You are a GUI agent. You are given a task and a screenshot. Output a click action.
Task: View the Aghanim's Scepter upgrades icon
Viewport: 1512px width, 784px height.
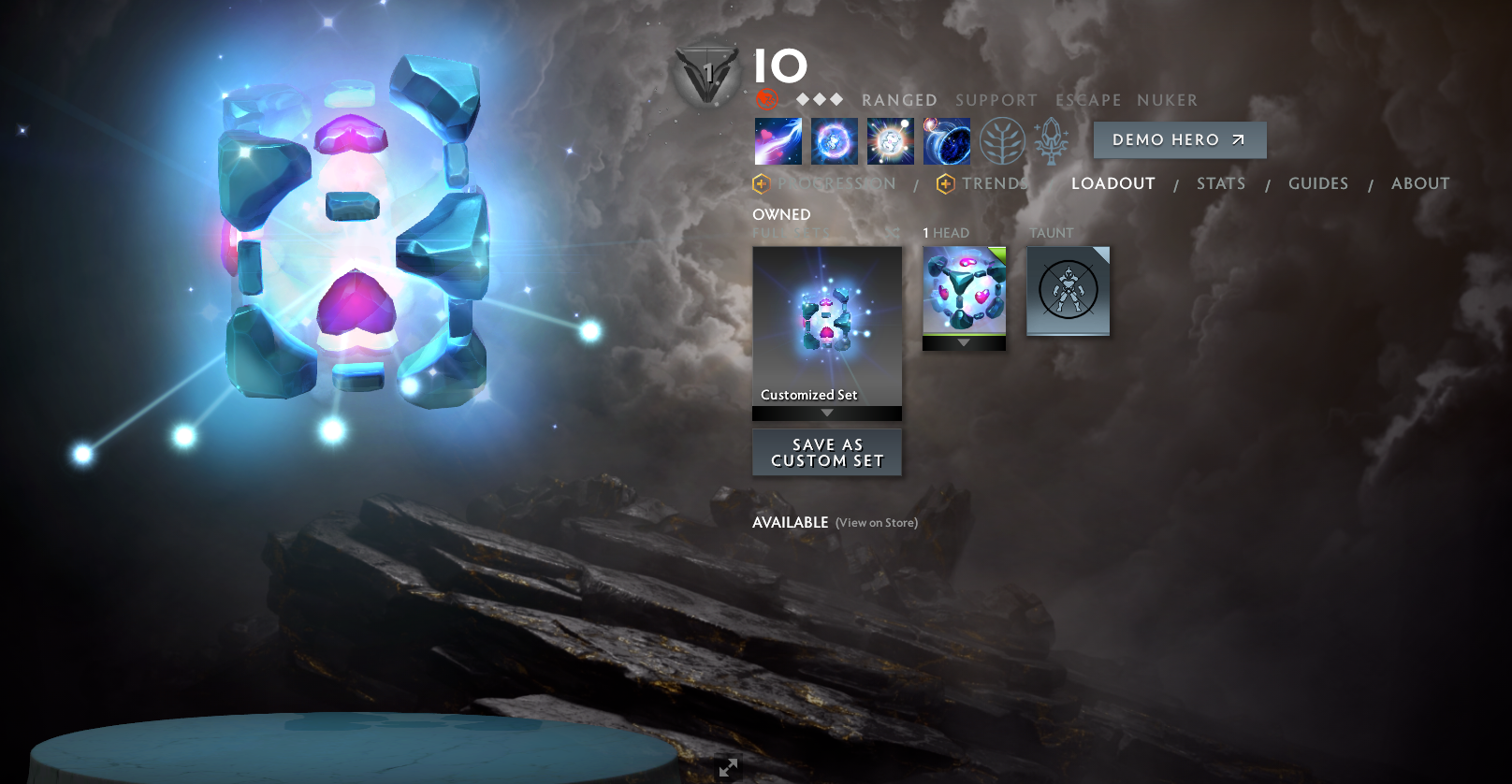[1049, 142]
